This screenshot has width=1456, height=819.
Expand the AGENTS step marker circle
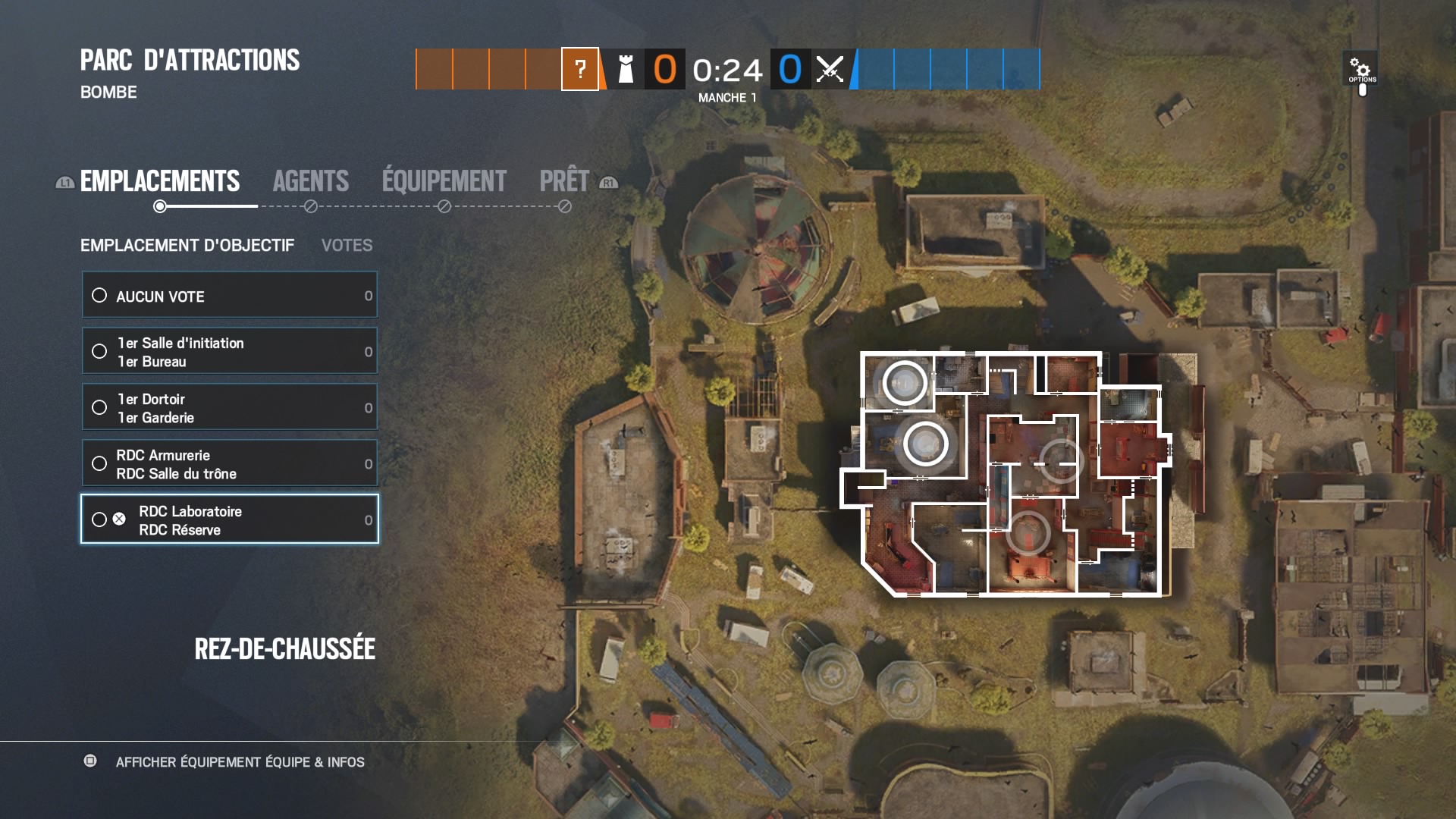click(309, 205)
